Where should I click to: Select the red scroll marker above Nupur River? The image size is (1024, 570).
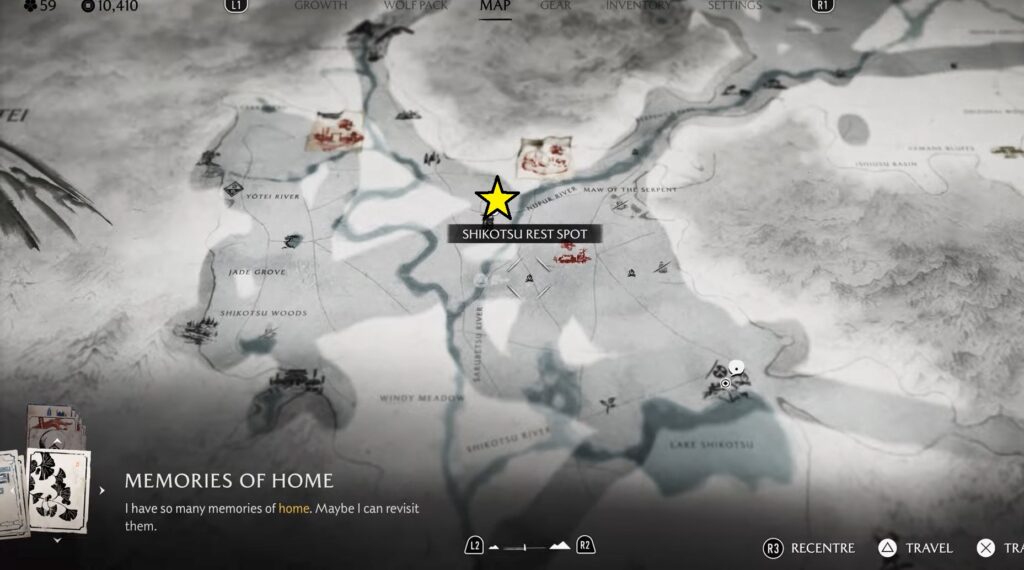[x=542, y=158]
